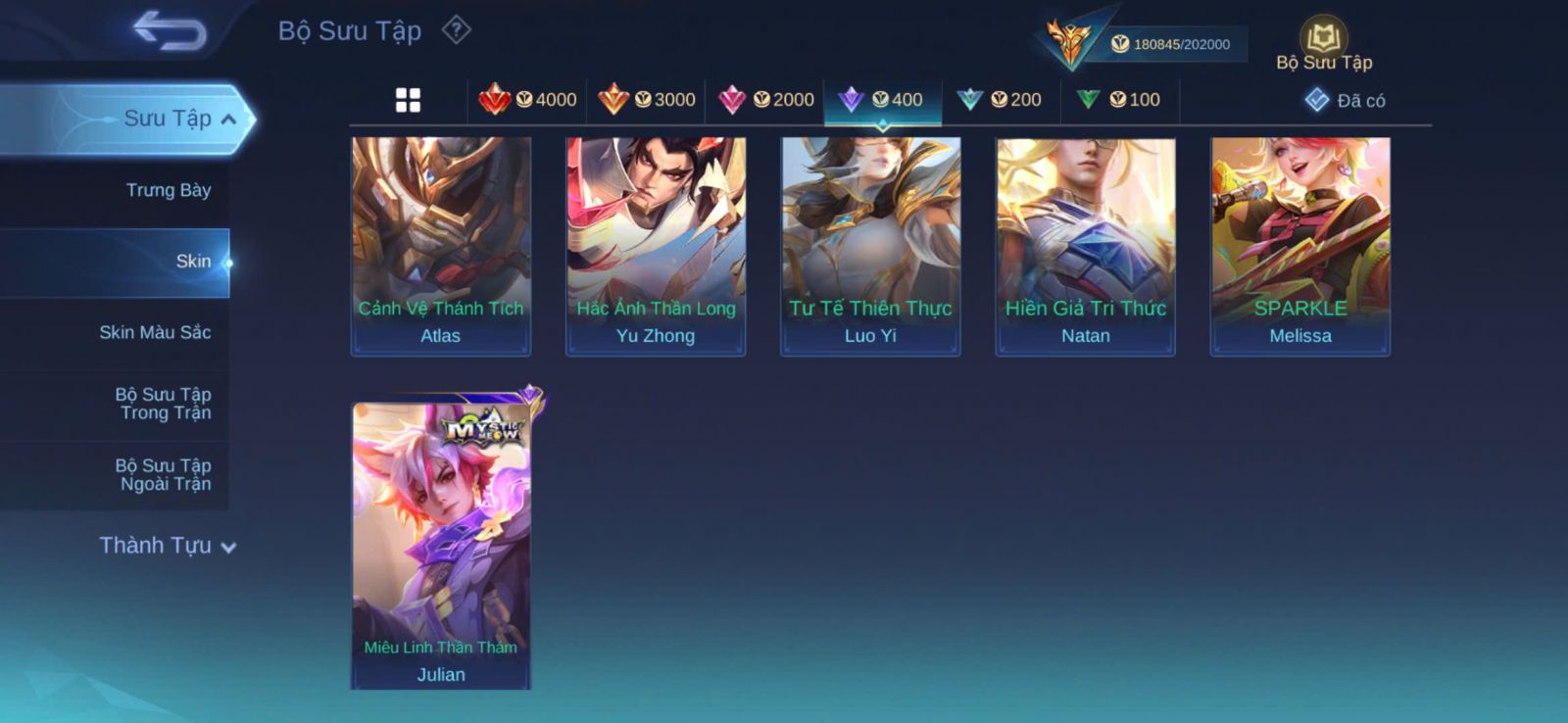
Task: Switch to the 2000 points tier tab
Action: click(765, 100)
